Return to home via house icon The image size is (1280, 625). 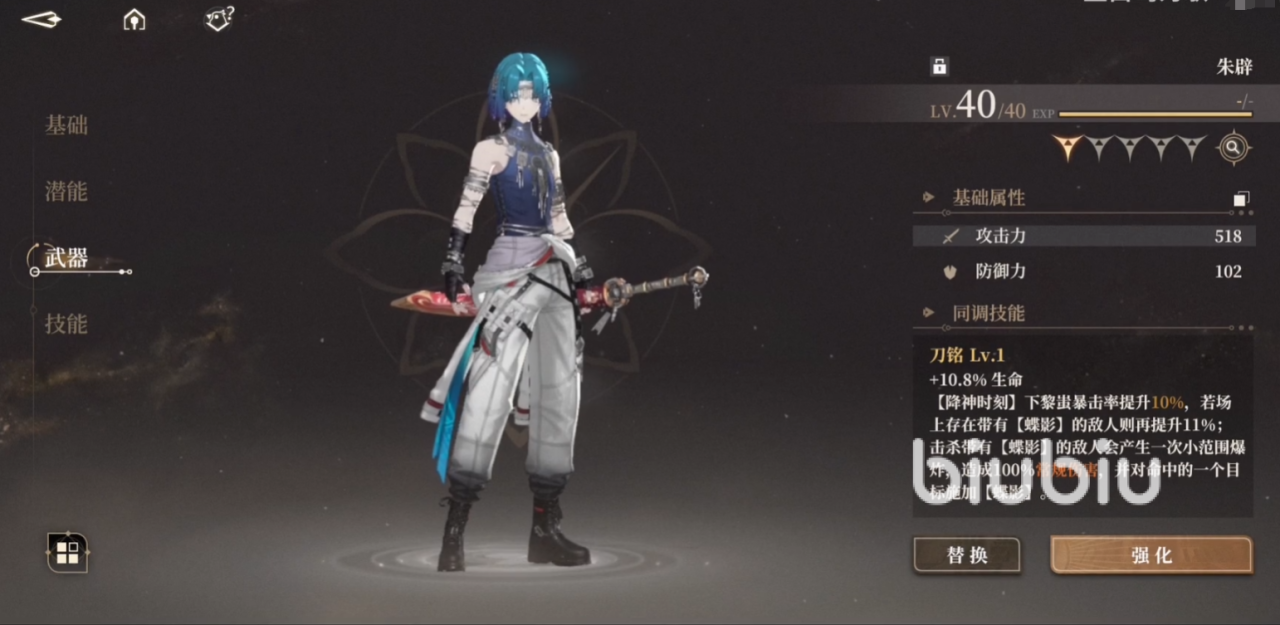134,19
